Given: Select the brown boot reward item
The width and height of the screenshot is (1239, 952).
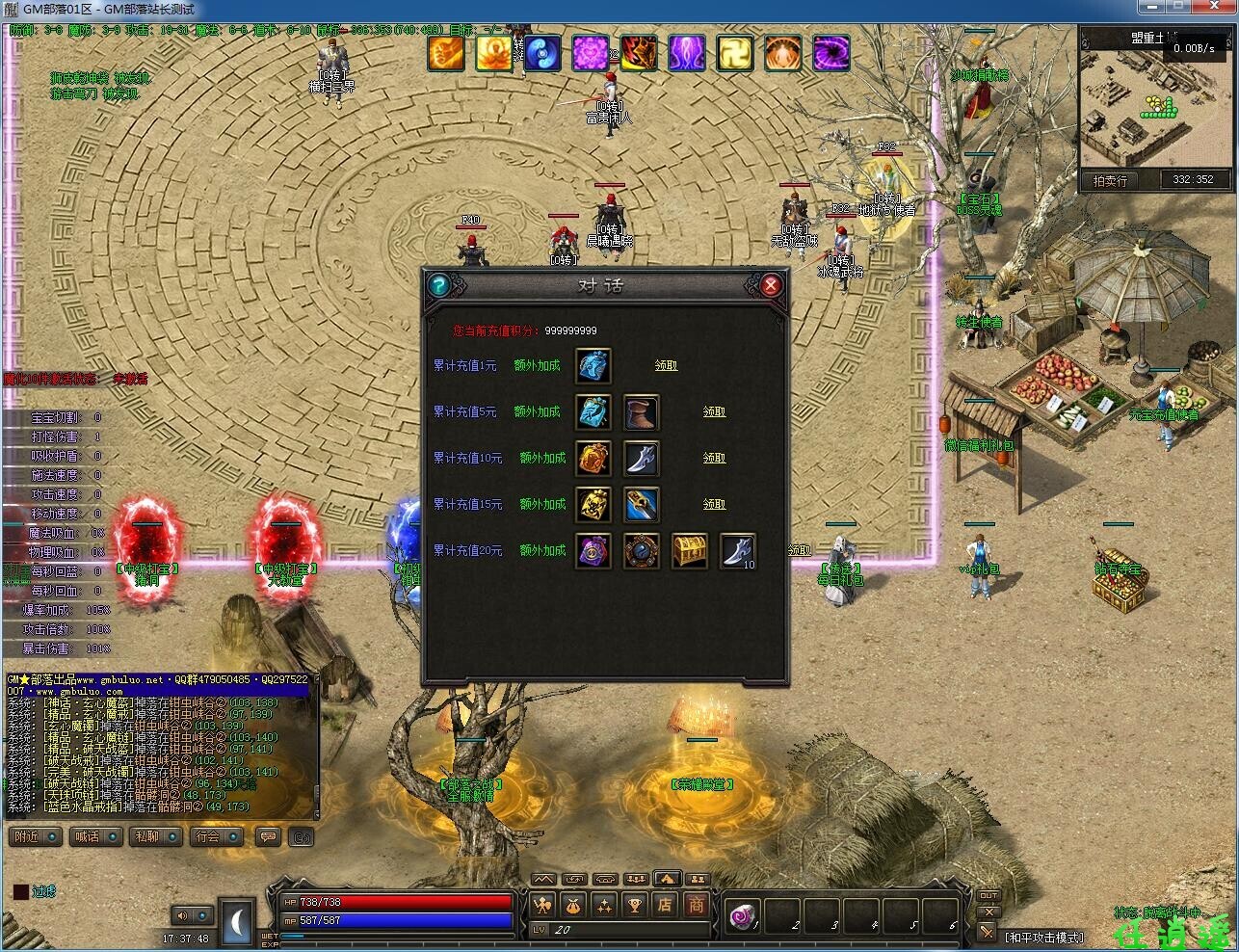Looking at the screenshot, I should pos(641,411).
